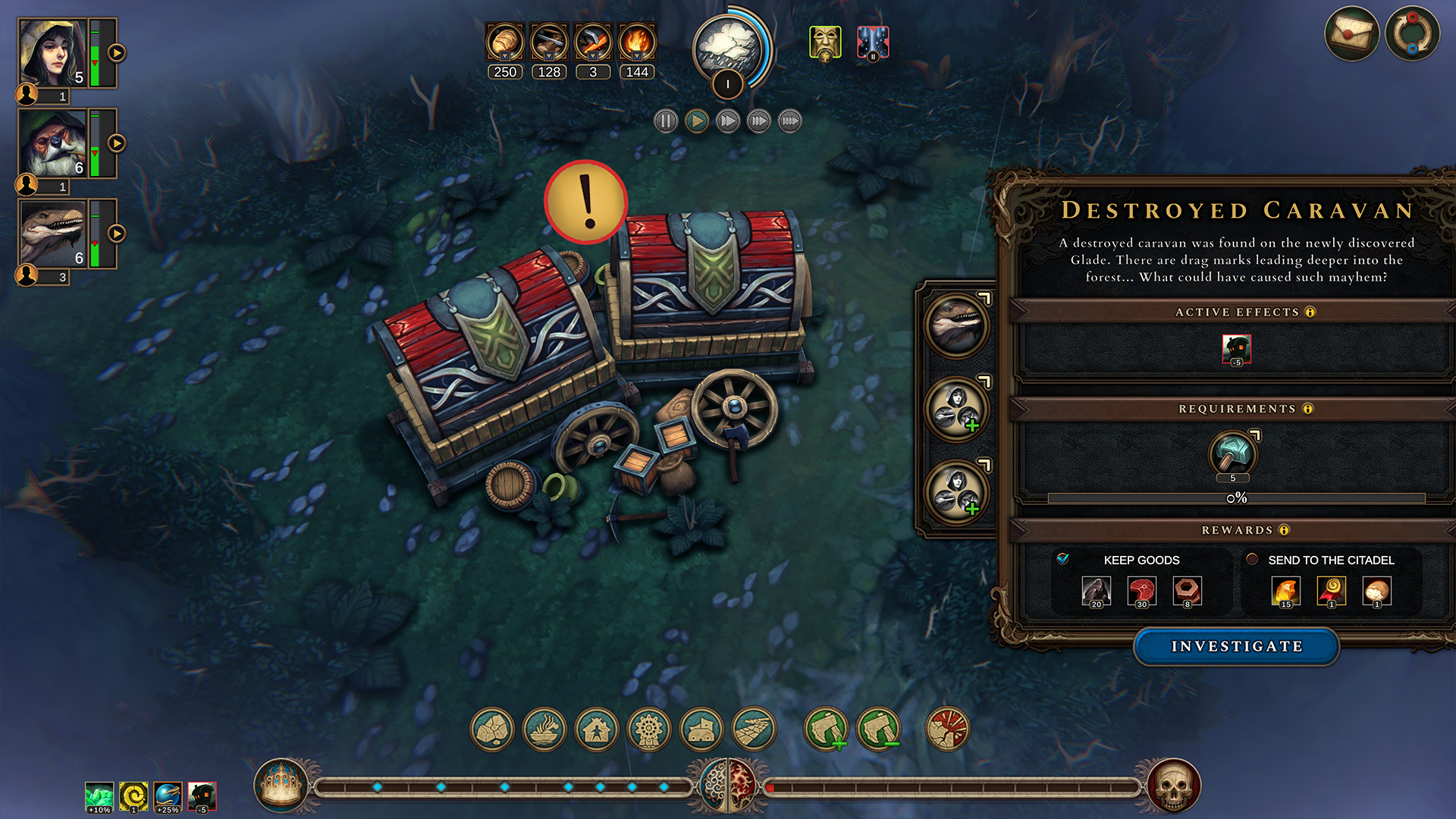
Task: Activate the red cracked destroy tool
Action: point(947,730)
